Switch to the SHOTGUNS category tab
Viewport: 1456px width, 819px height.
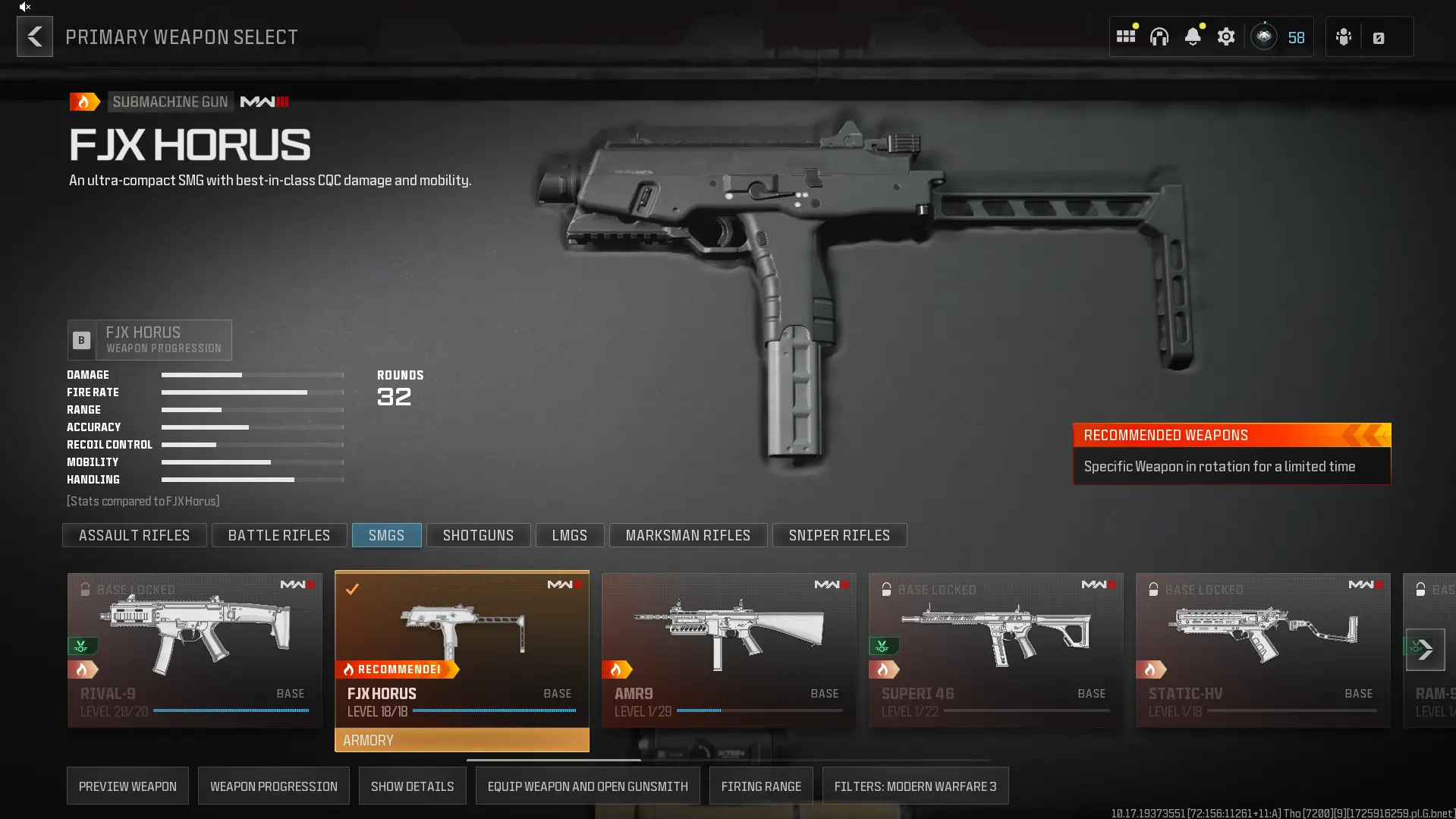tap(478, 535)
